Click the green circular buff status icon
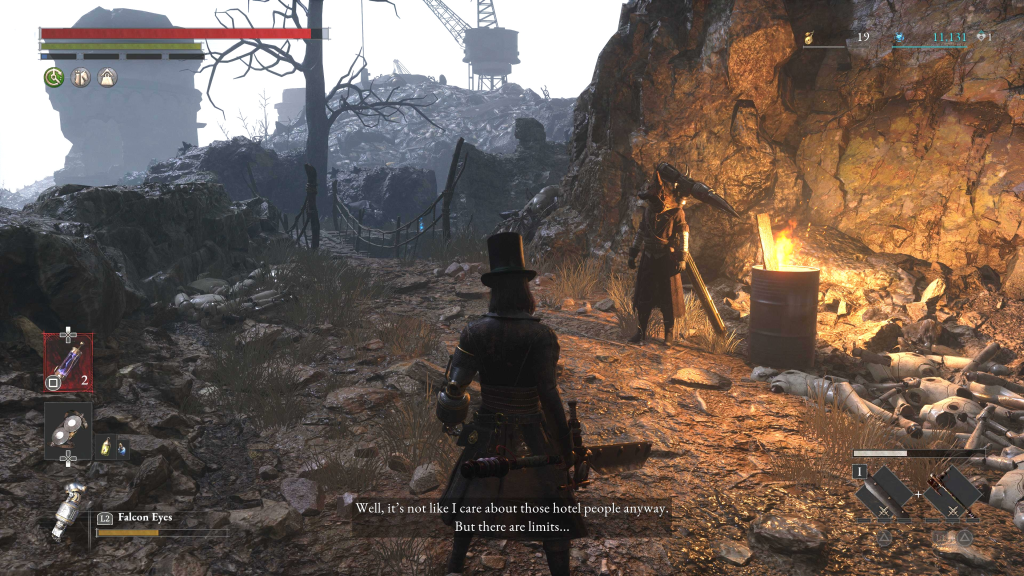Viewport: 1024px width, 576px height. click(53, 77)
